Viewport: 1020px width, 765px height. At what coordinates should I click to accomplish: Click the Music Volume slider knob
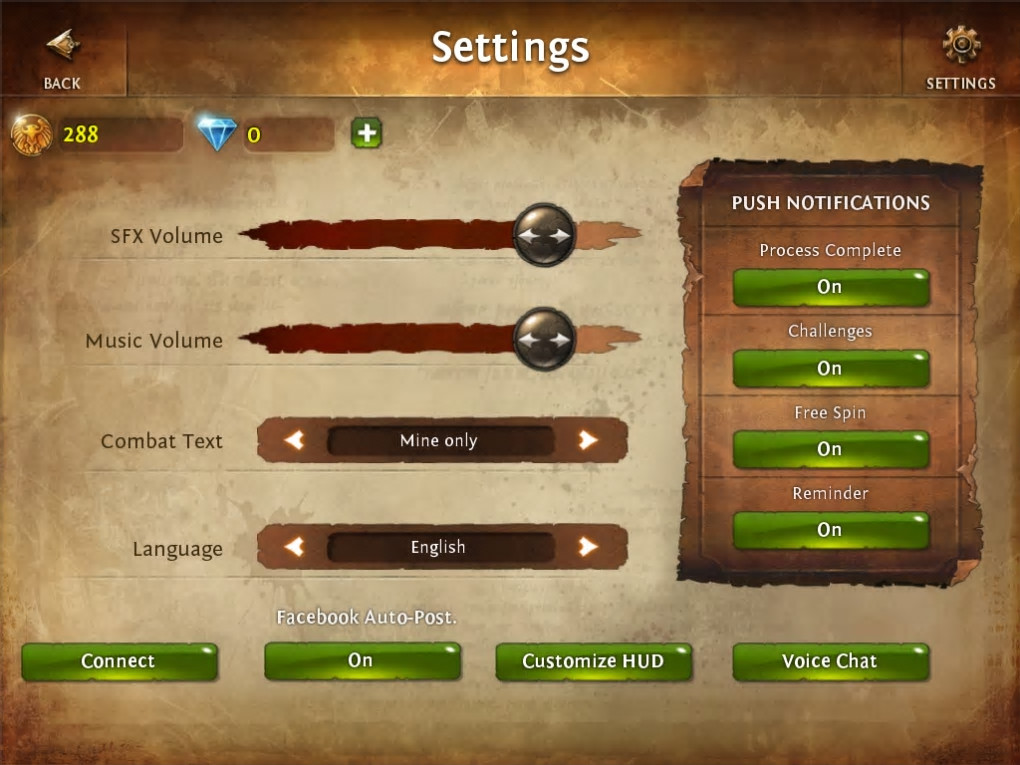tap(544, 339)
